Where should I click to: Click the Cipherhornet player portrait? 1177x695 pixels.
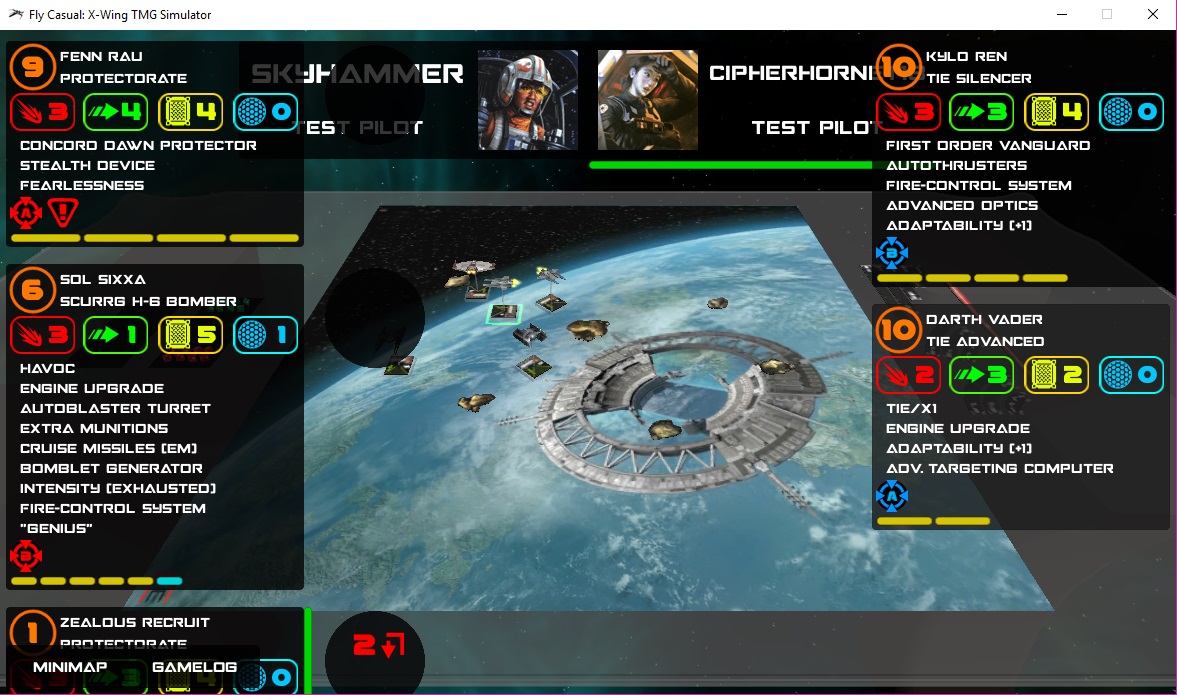click(647, 100)
